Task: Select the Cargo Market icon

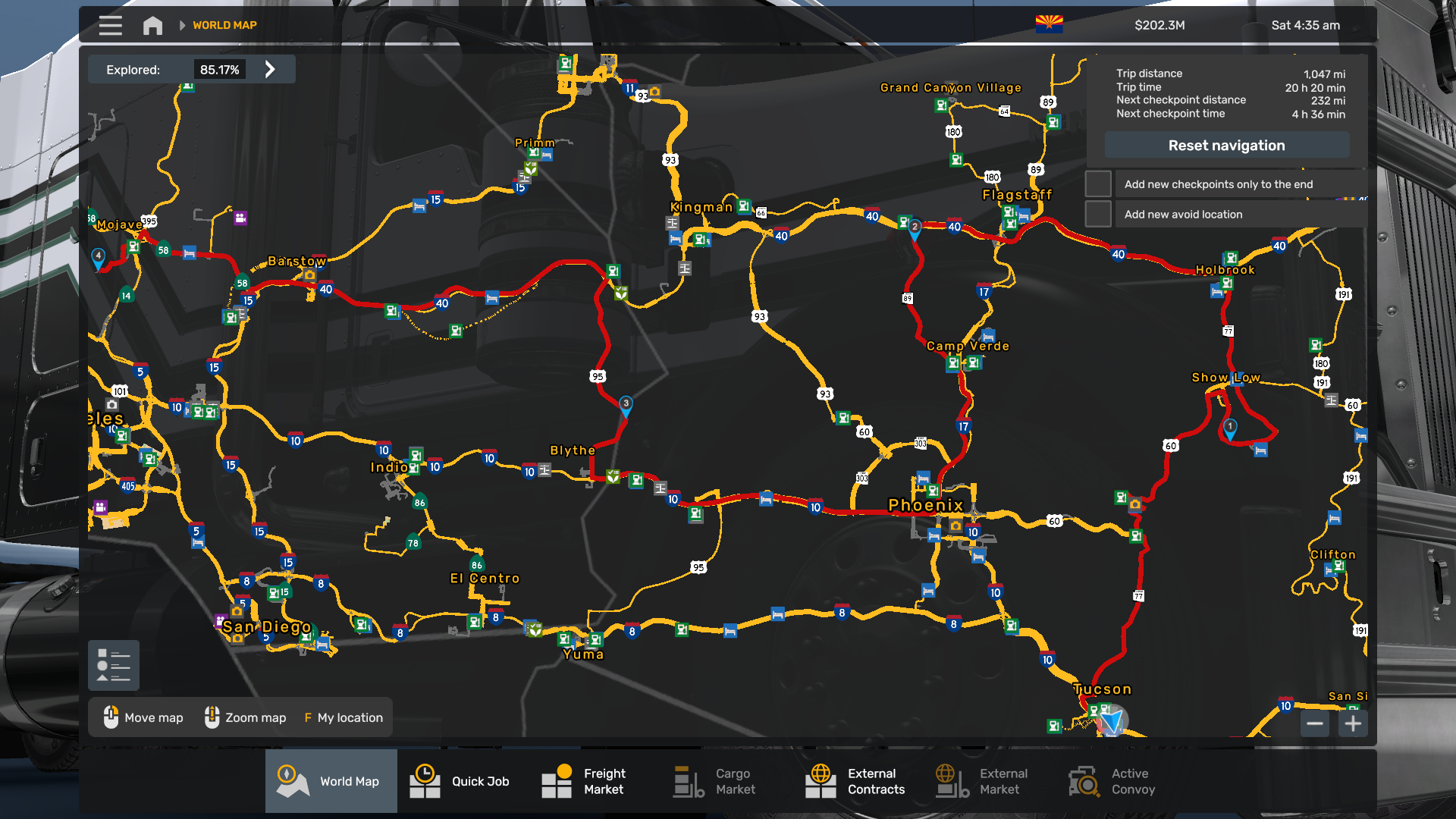Action: 687,781
